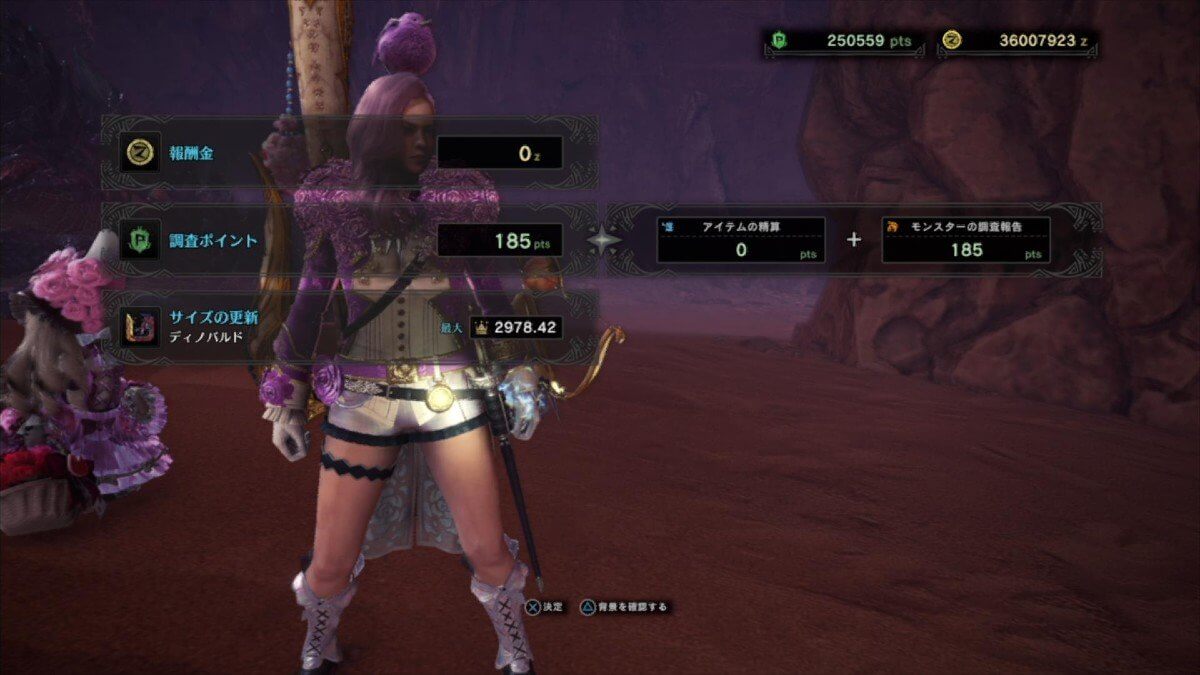Click the アイテムの精算 panel
Image resolution: width=1200 pixels, height=675 pixels.
(x=740, y=240)
